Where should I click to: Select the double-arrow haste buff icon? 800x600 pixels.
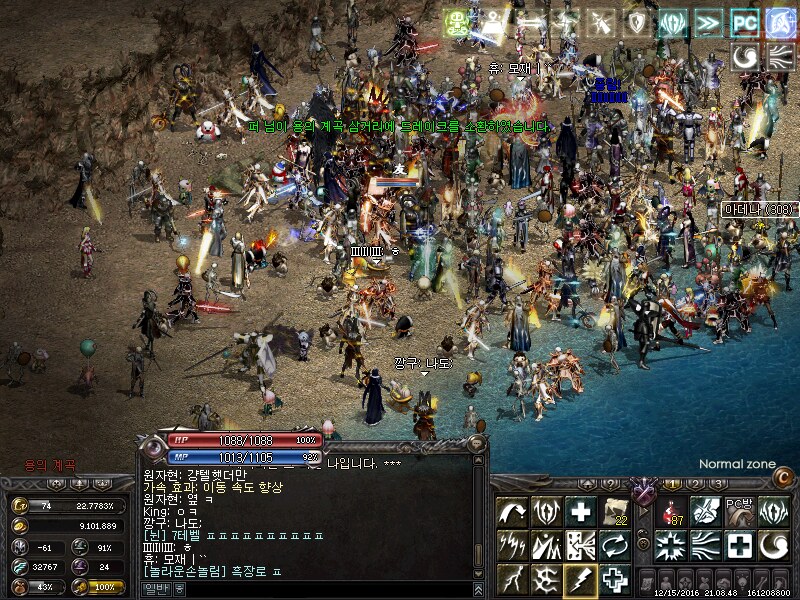tap(708, 23)
